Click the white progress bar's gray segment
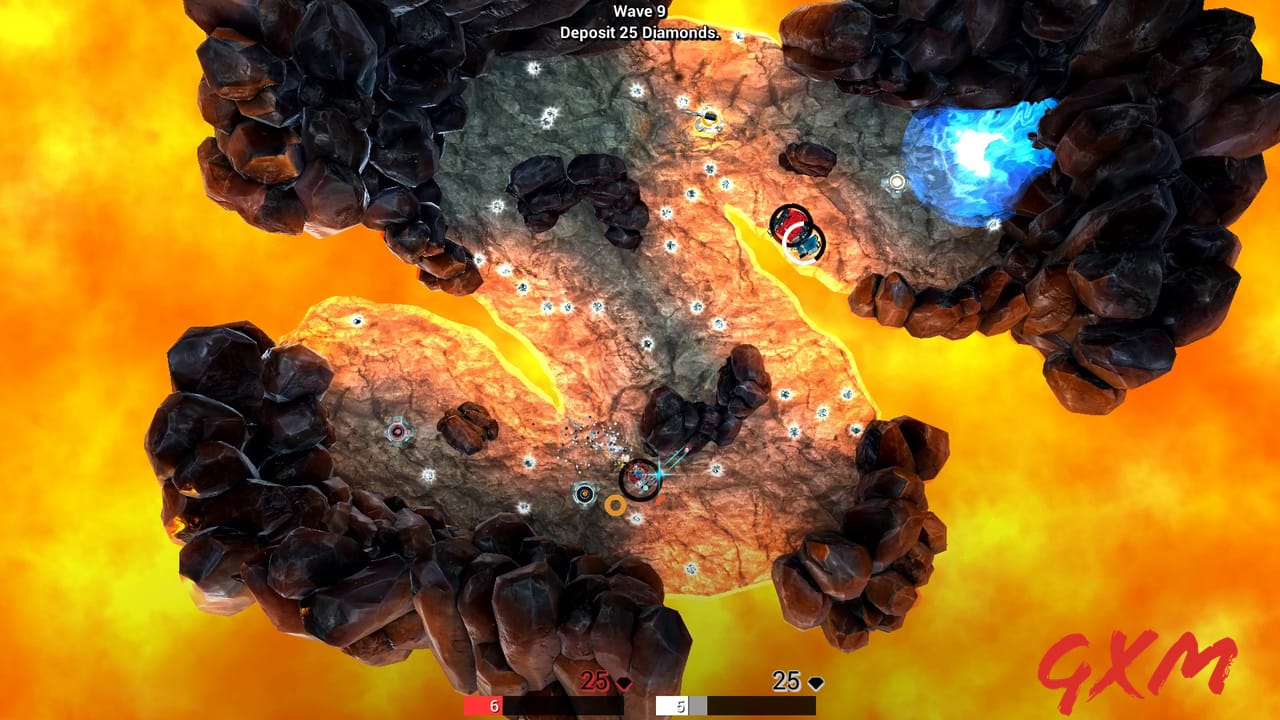 [696, 705]
